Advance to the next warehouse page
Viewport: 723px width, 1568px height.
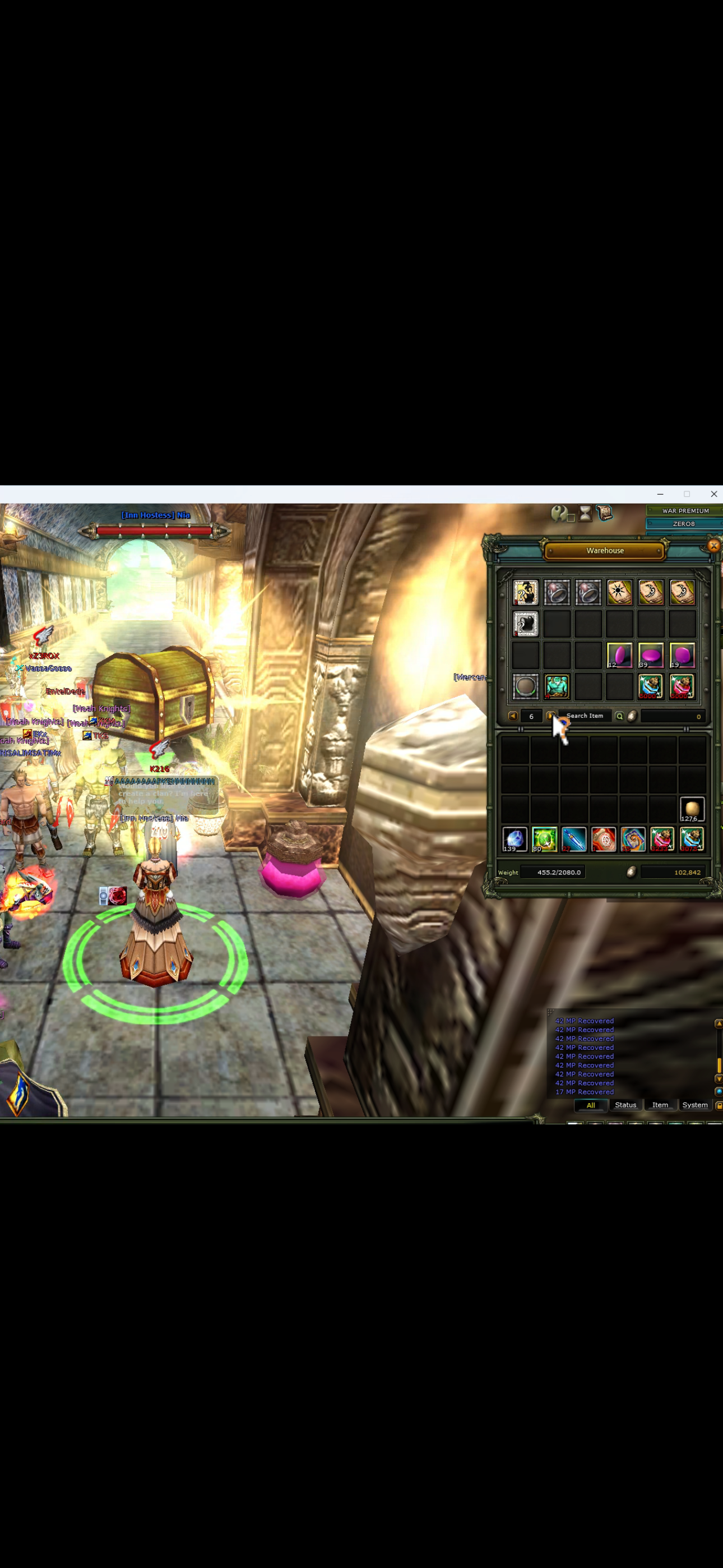click(553, 714)
